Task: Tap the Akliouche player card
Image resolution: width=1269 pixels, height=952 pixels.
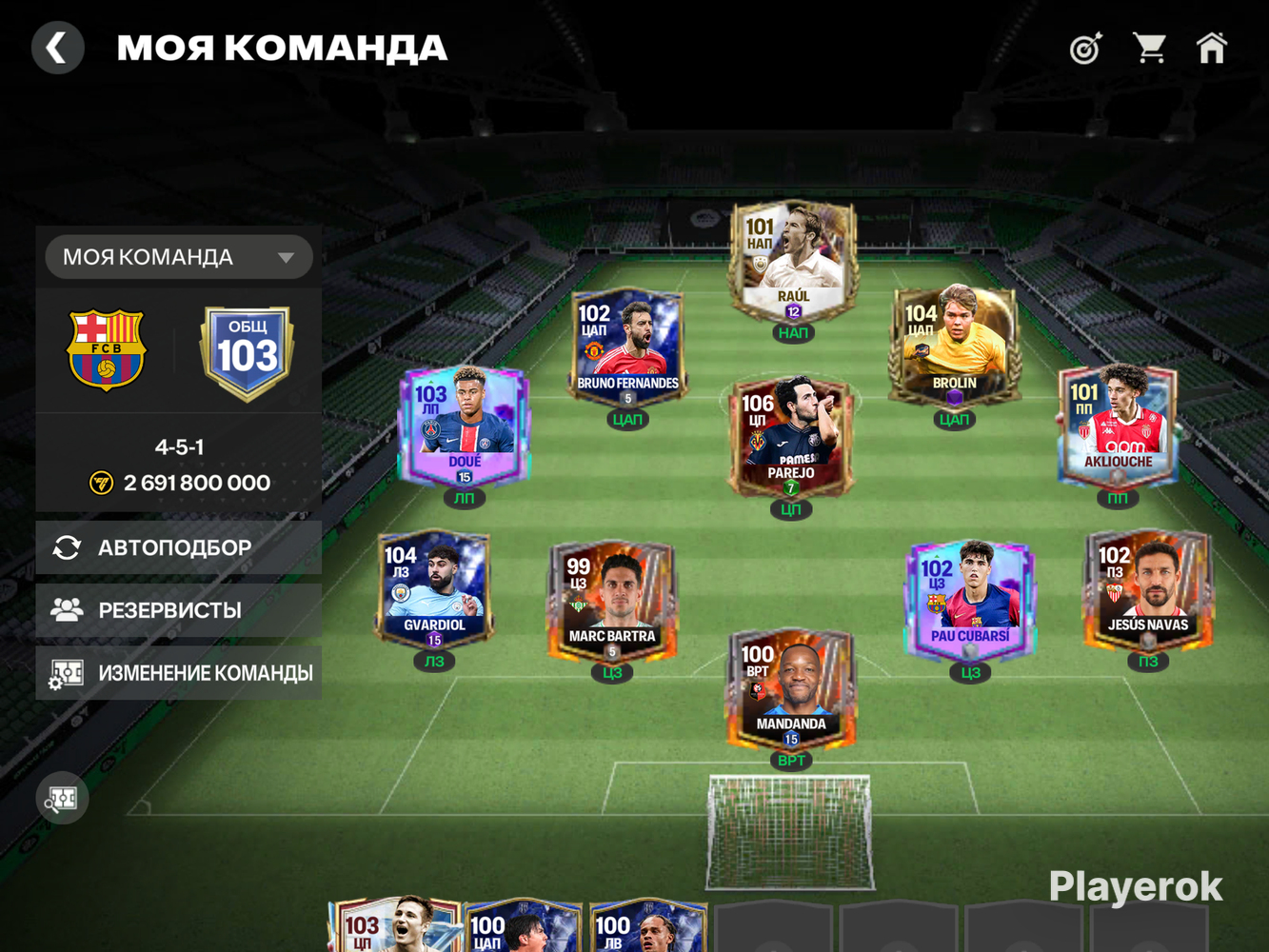Action: (1118, 426)
